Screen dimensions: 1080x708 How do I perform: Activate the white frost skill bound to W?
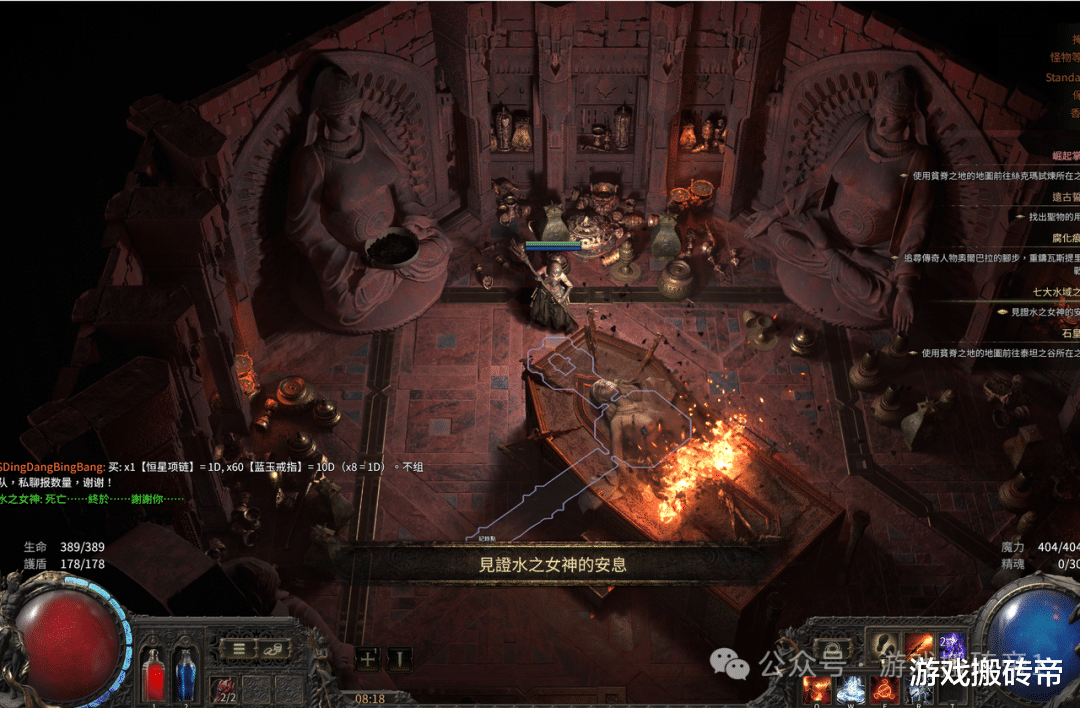(850, 689)
